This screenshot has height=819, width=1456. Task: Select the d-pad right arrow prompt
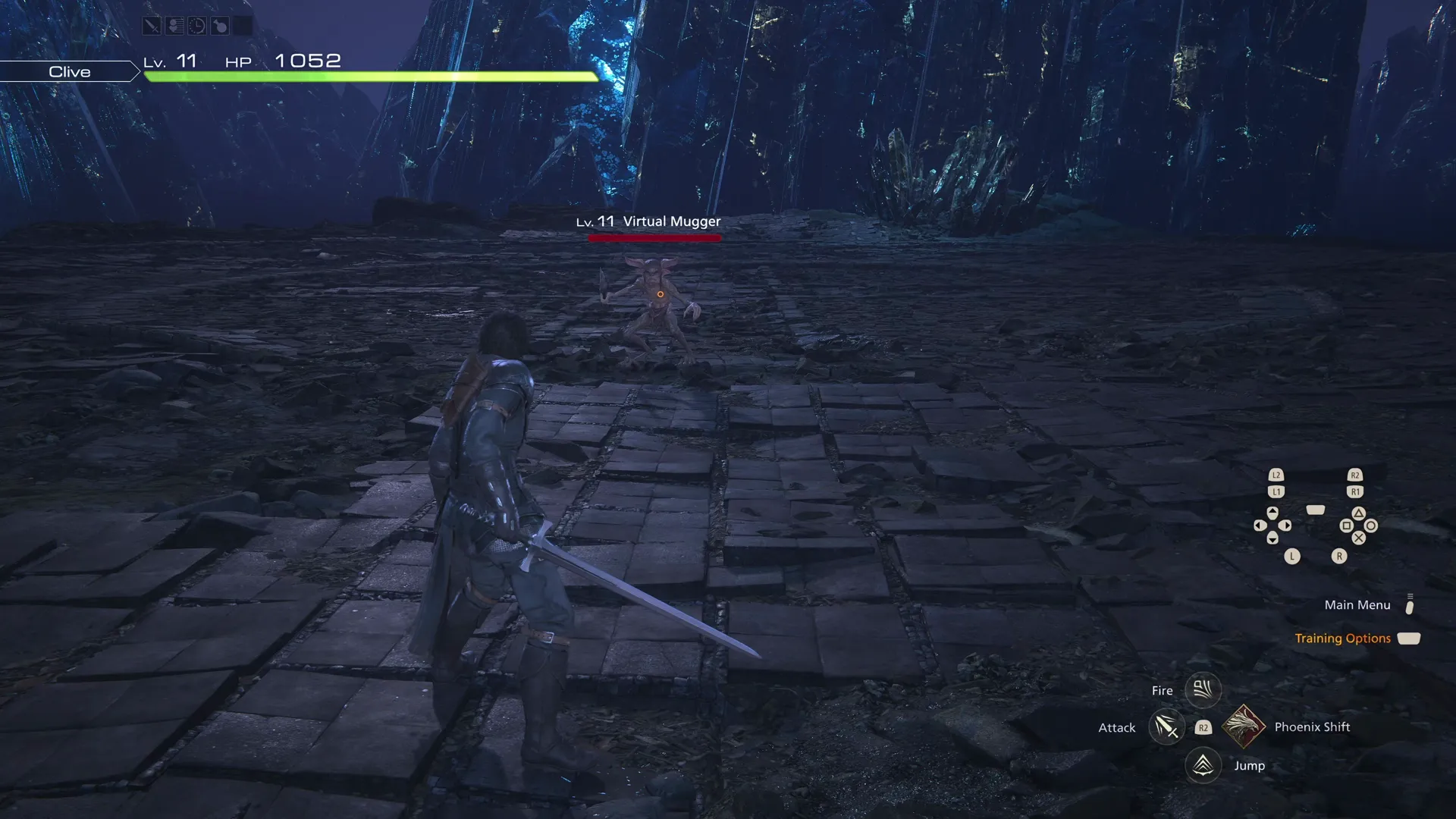click(1285, 525)
